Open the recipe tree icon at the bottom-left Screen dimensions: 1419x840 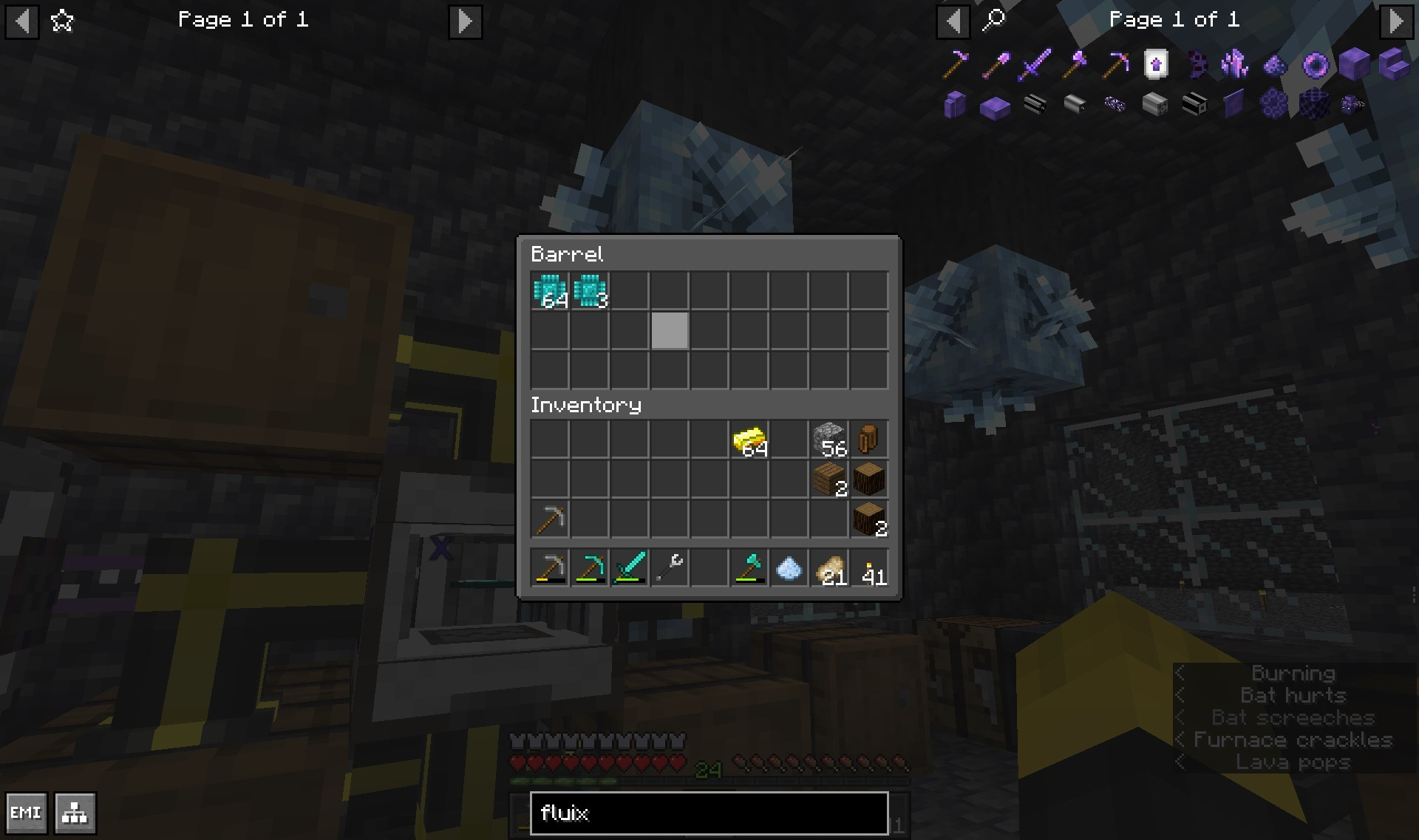tap(73, 813)
